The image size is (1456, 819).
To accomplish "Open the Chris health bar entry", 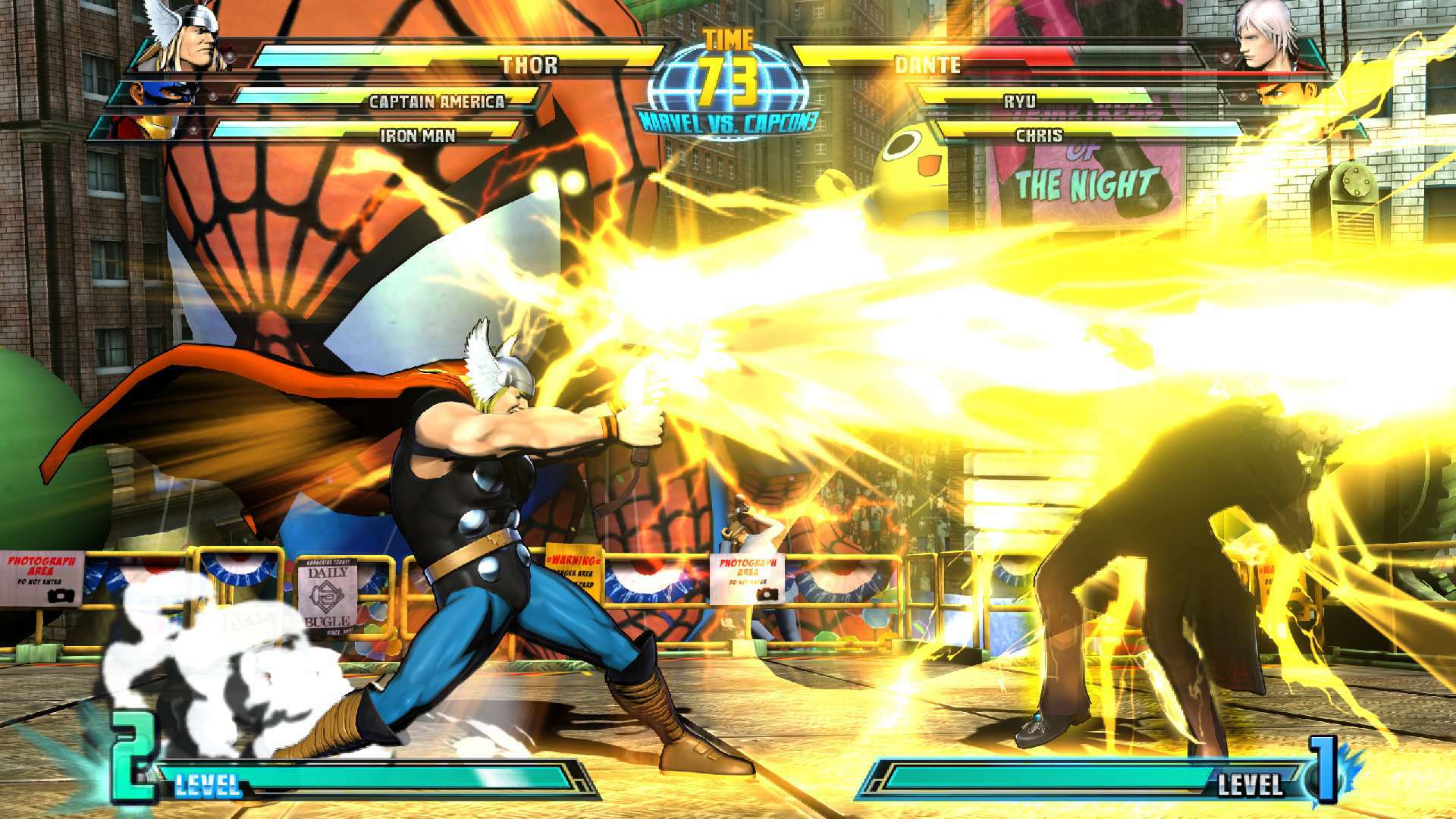I will (x=1039, y=134).
